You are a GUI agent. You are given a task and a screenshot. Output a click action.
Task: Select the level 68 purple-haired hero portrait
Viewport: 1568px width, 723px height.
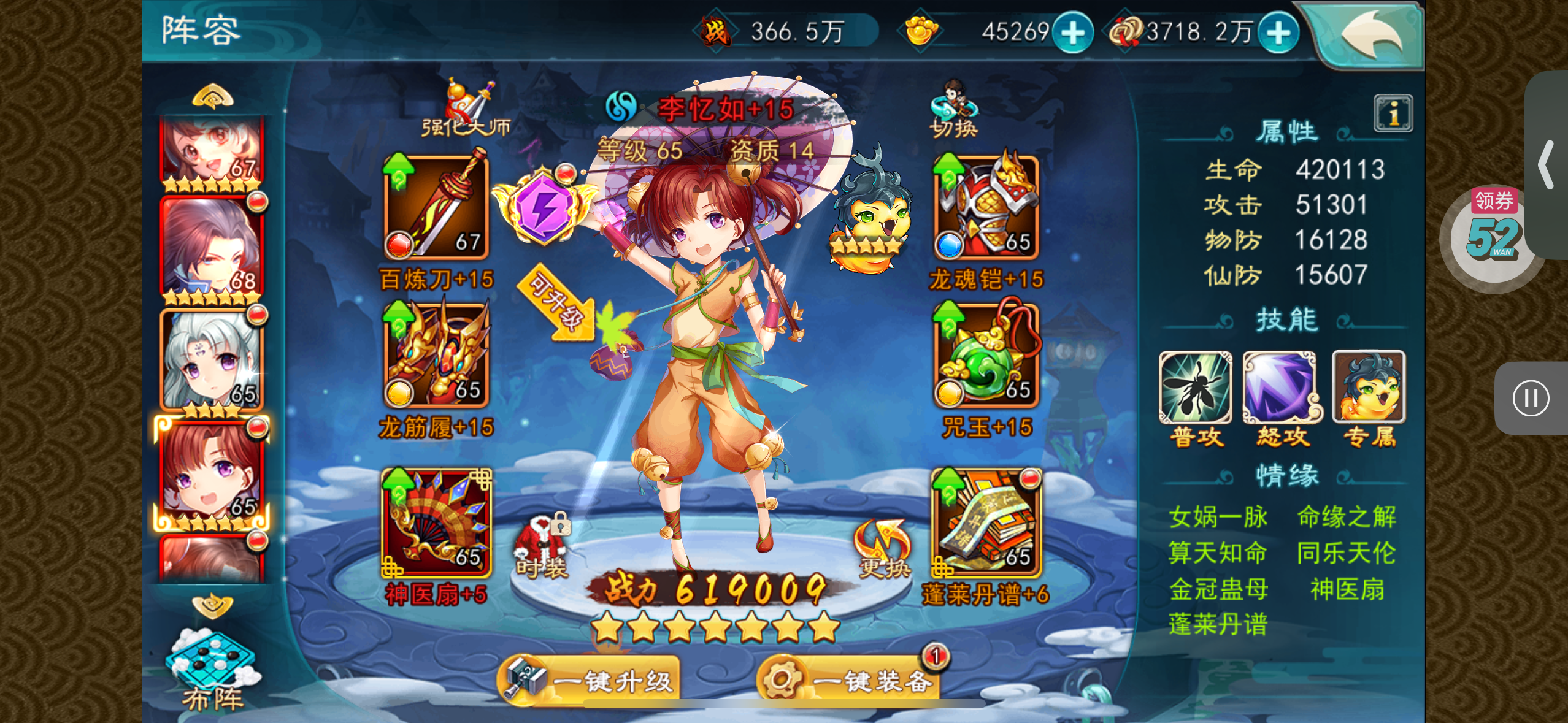(212, 248)
